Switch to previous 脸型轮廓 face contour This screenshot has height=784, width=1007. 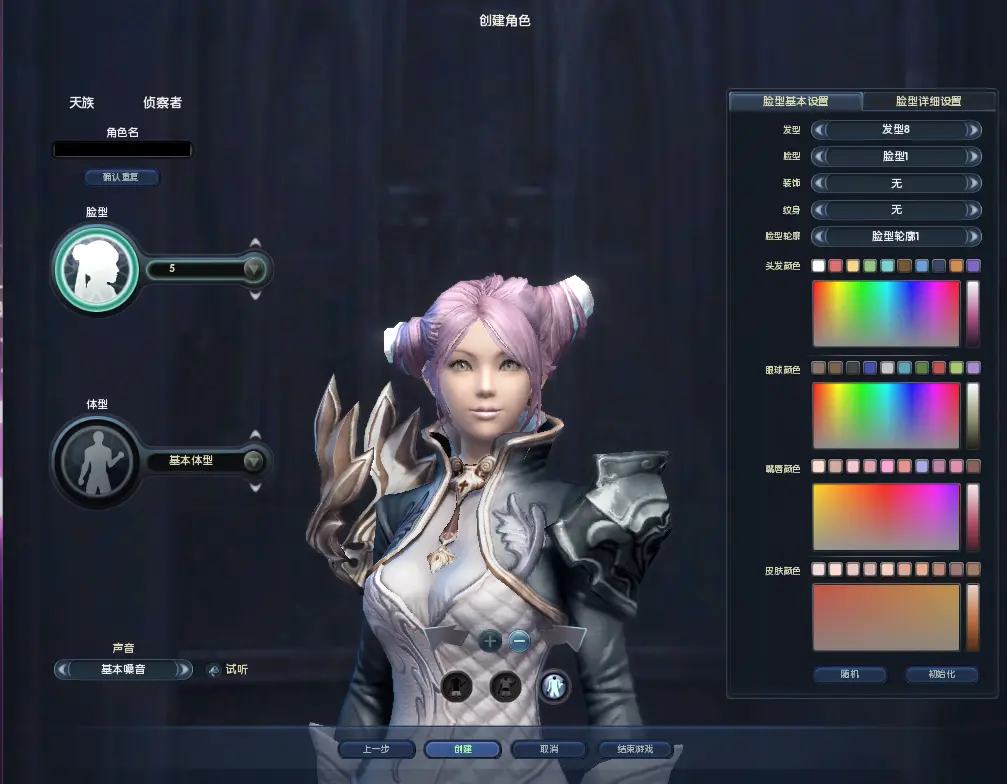pos(818,237)
